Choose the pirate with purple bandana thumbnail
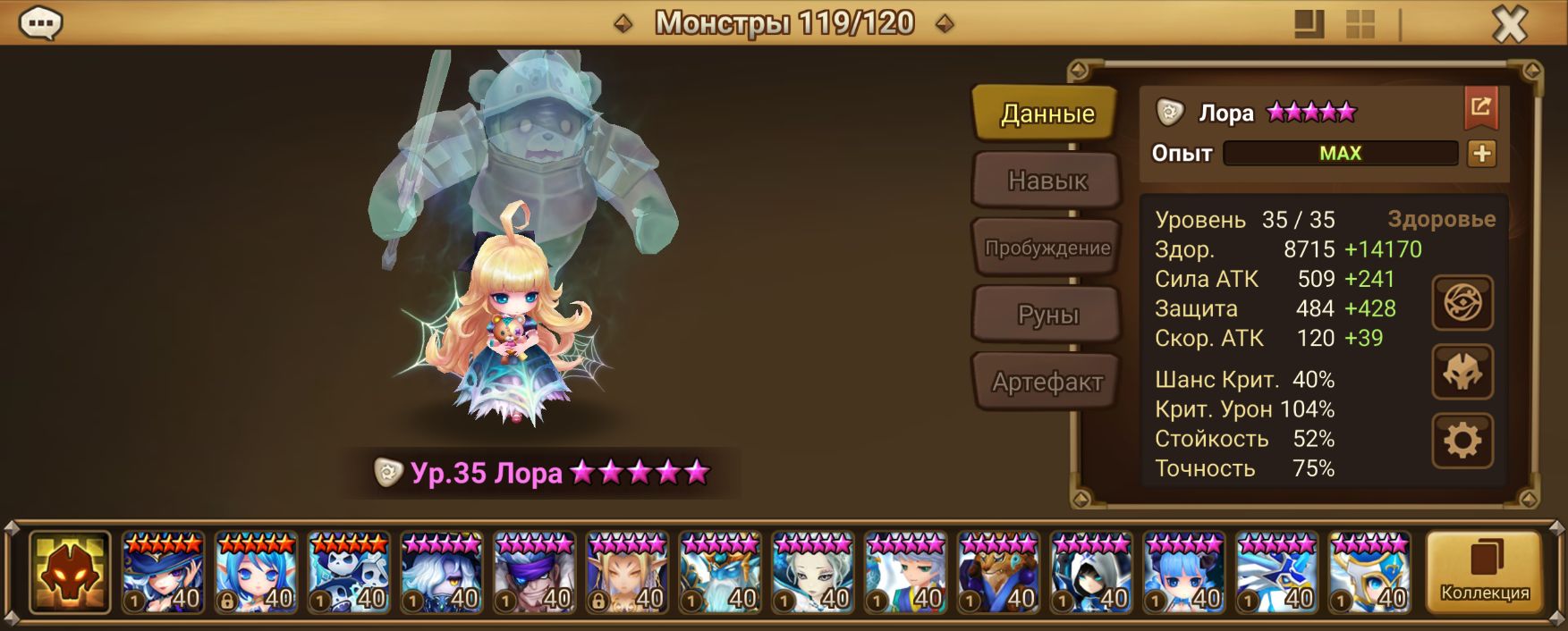 point(535,573)
